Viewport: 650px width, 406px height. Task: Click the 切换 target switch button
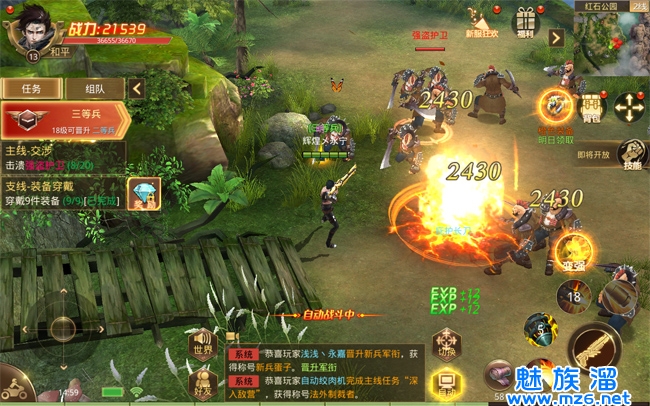pos(445,346)
